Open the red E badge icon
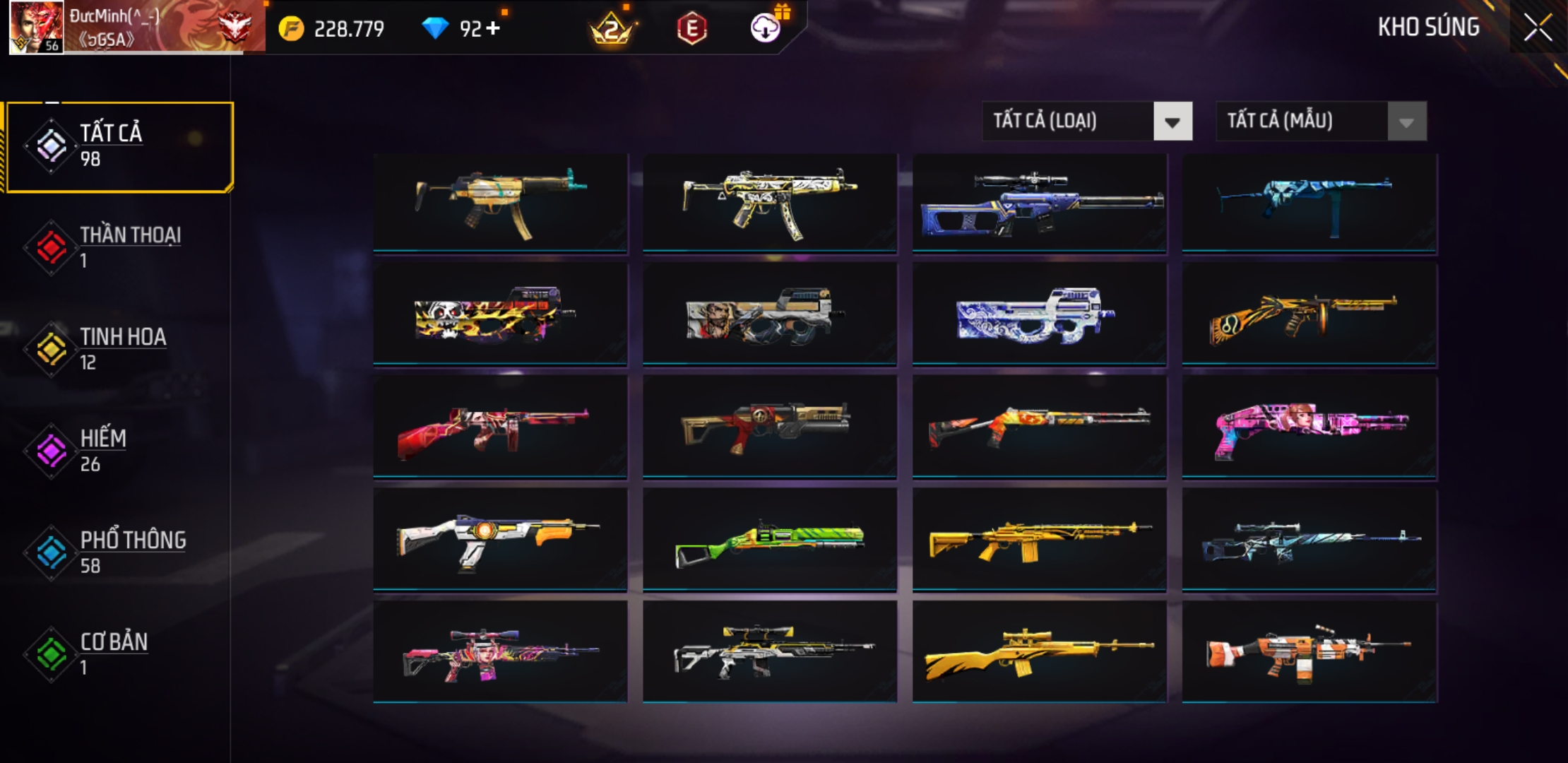The height and width of the screenshot is (763, 1568). pyautogui.click(x=691, y=29)
